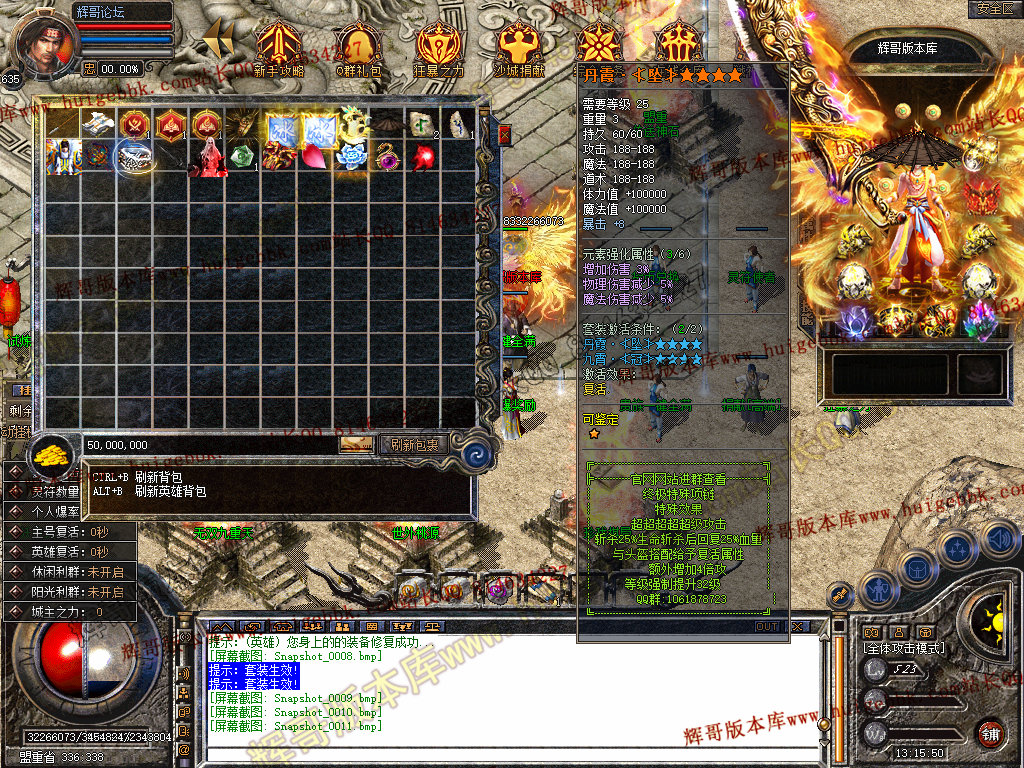Viewport: 1024px width, 768px height.
Task: Select the white-haired red-robed figure item
Action: (207, 158)
